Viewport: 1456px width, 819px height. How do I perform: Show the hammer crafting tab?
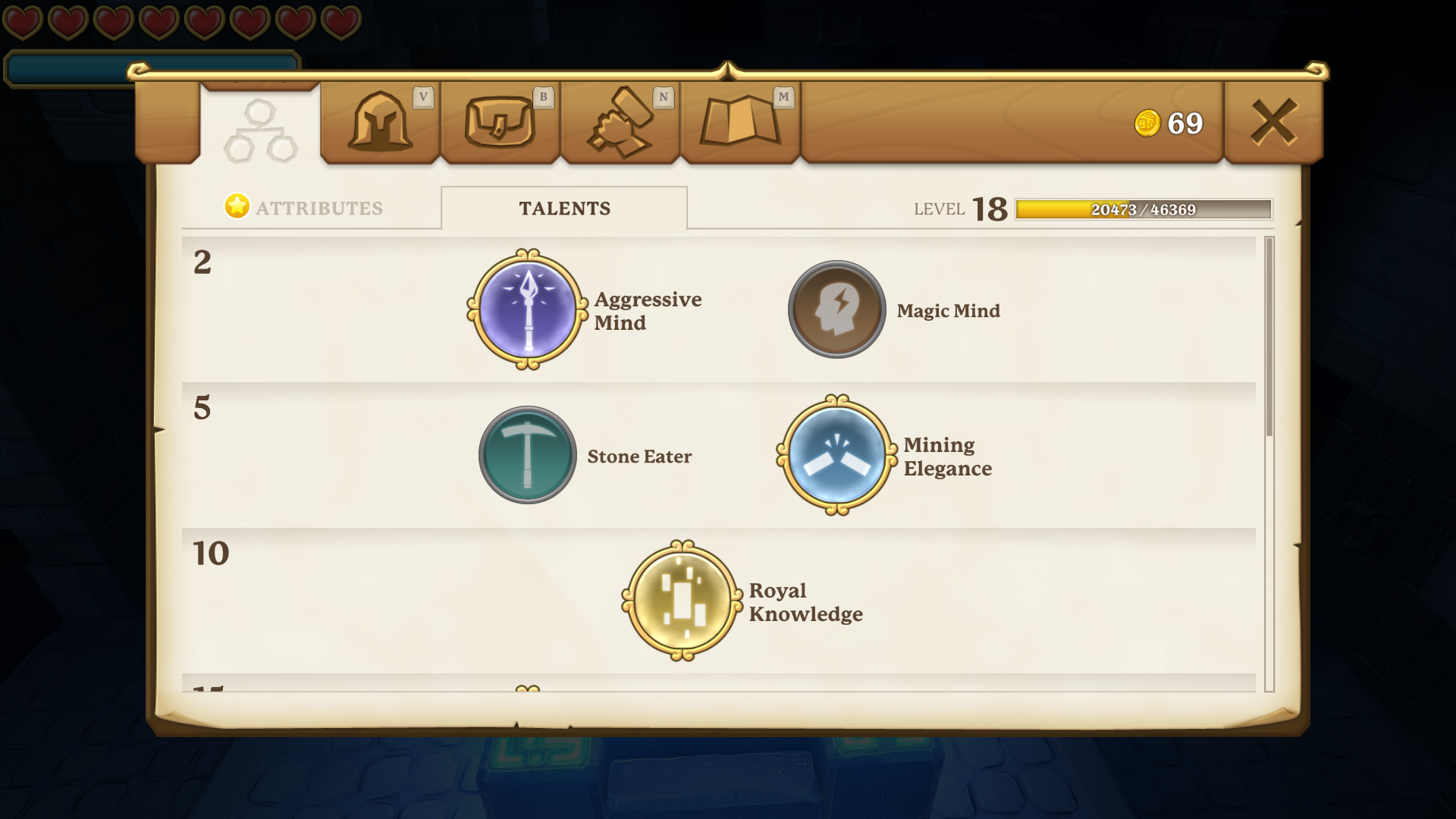620,122
